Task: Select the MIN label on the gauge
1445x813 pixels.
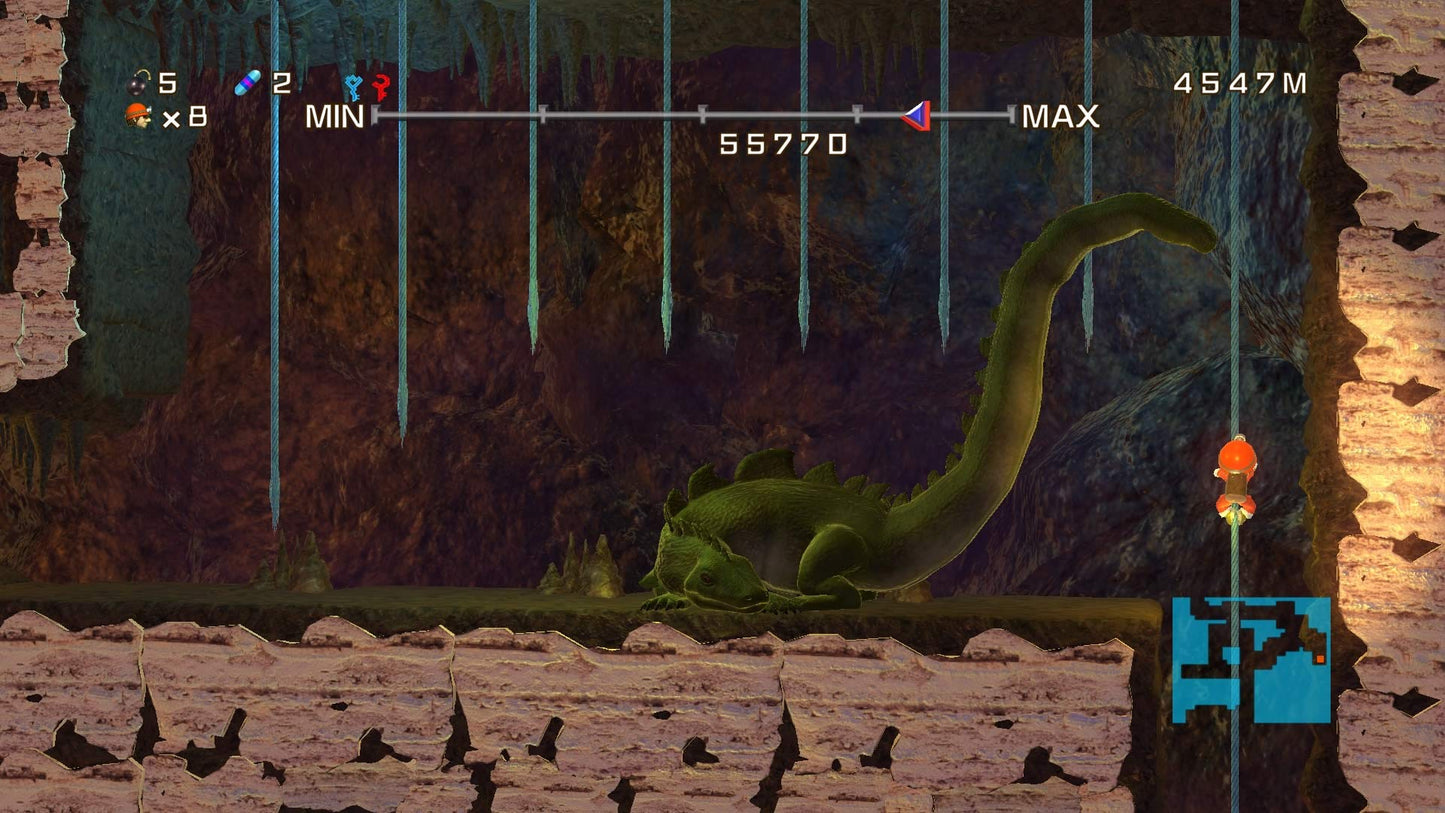Action: (335, 117)
